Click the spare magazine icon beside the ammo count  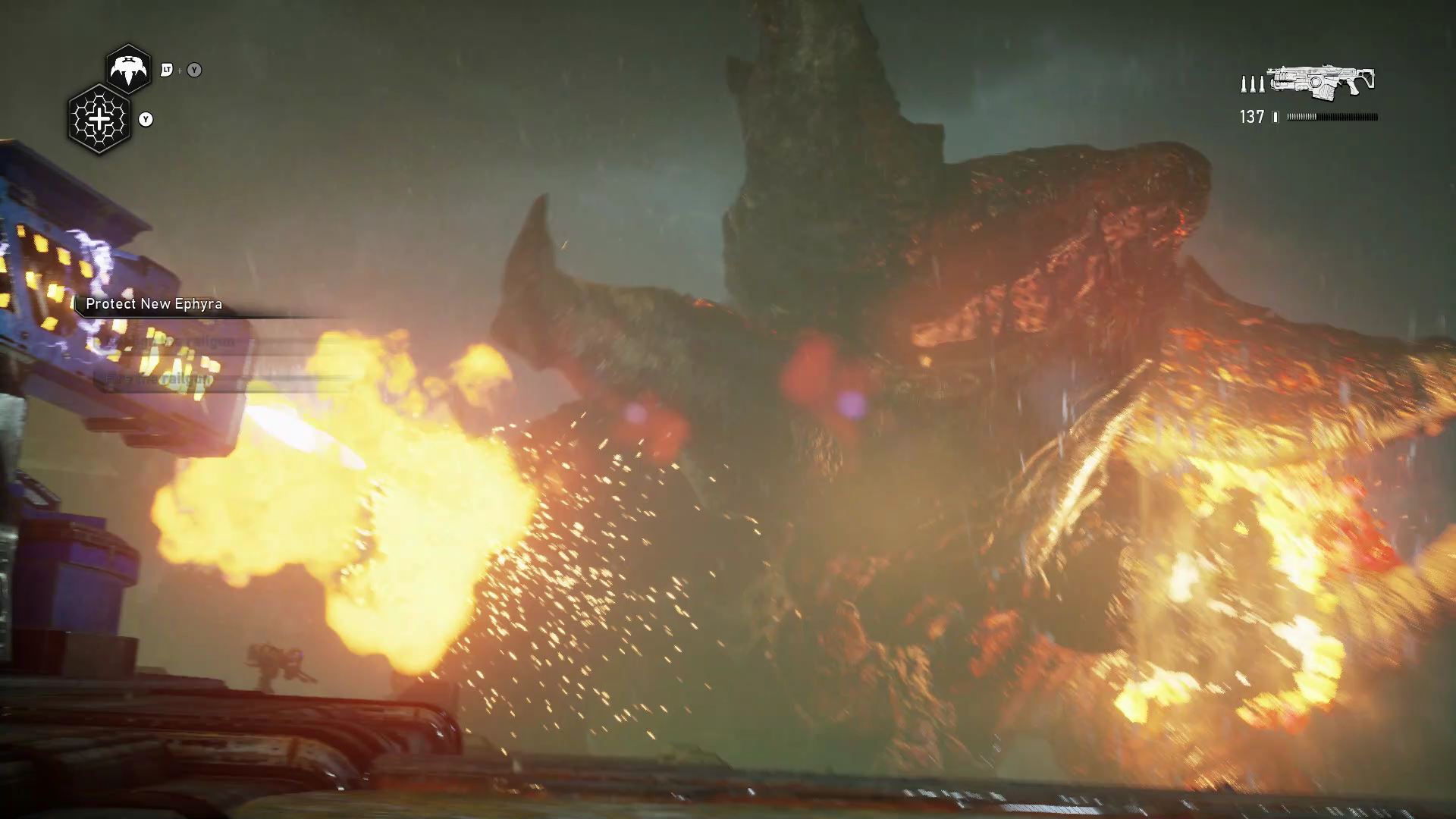(x=1275, y=115)
